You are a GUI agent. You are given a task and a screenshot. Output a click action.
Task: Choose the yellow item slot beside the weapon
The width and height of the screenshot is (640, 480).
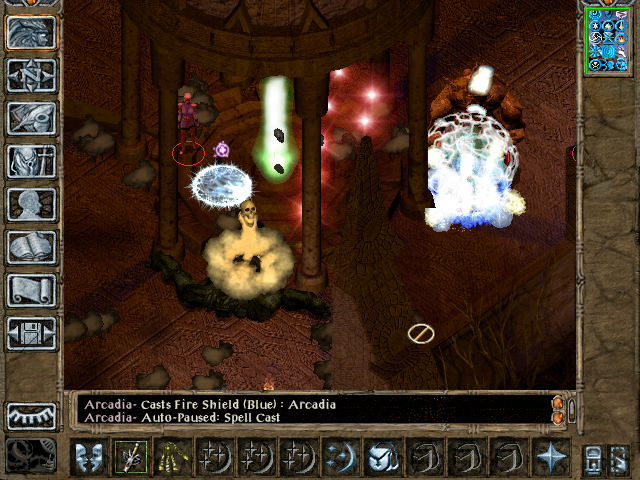coord(172,457)
